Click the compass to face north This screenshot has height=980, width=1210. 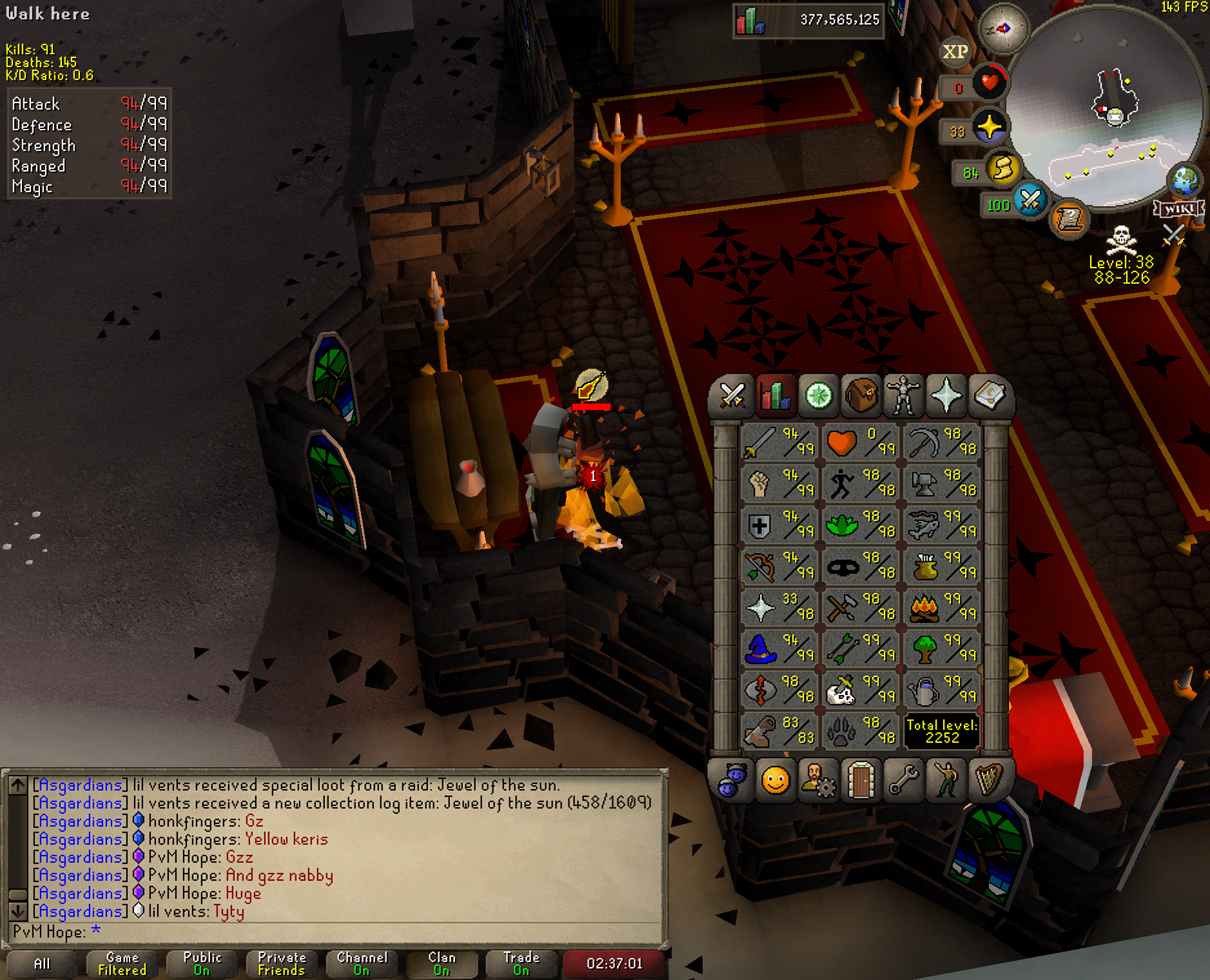(x=1003, y=28)
